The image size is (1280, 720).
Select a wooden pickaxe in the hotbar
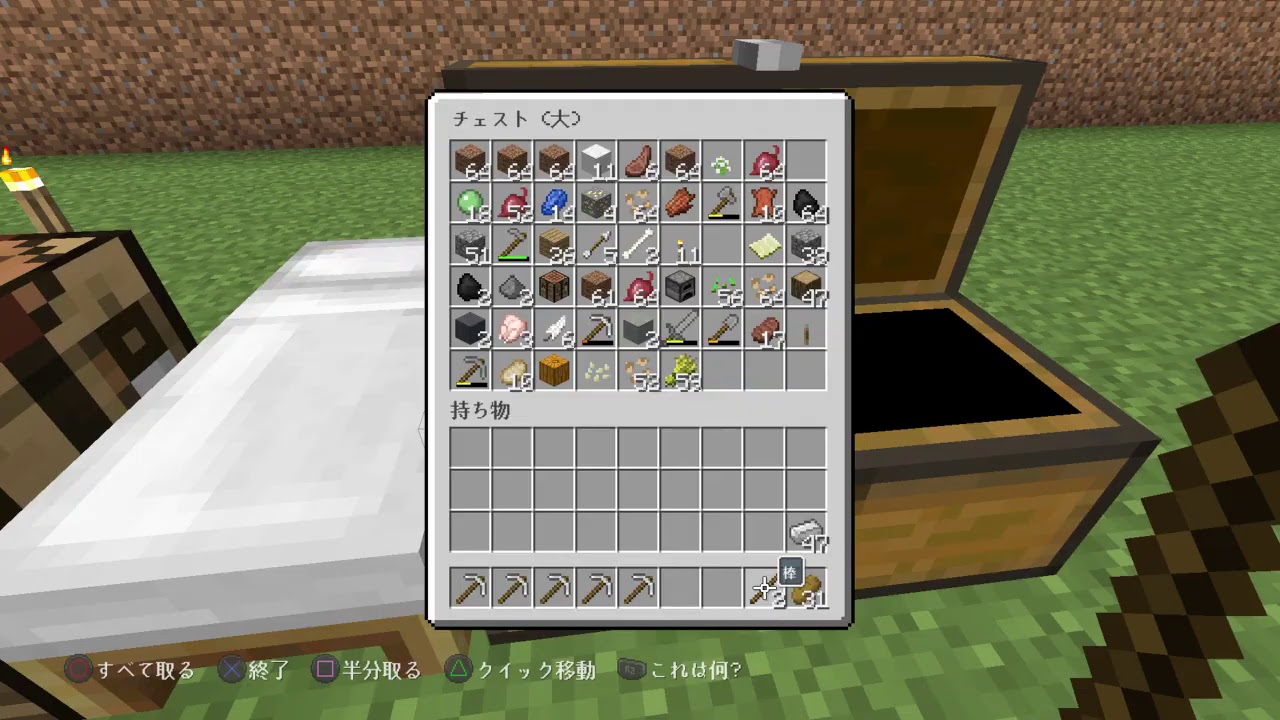(x=470, y=589)
